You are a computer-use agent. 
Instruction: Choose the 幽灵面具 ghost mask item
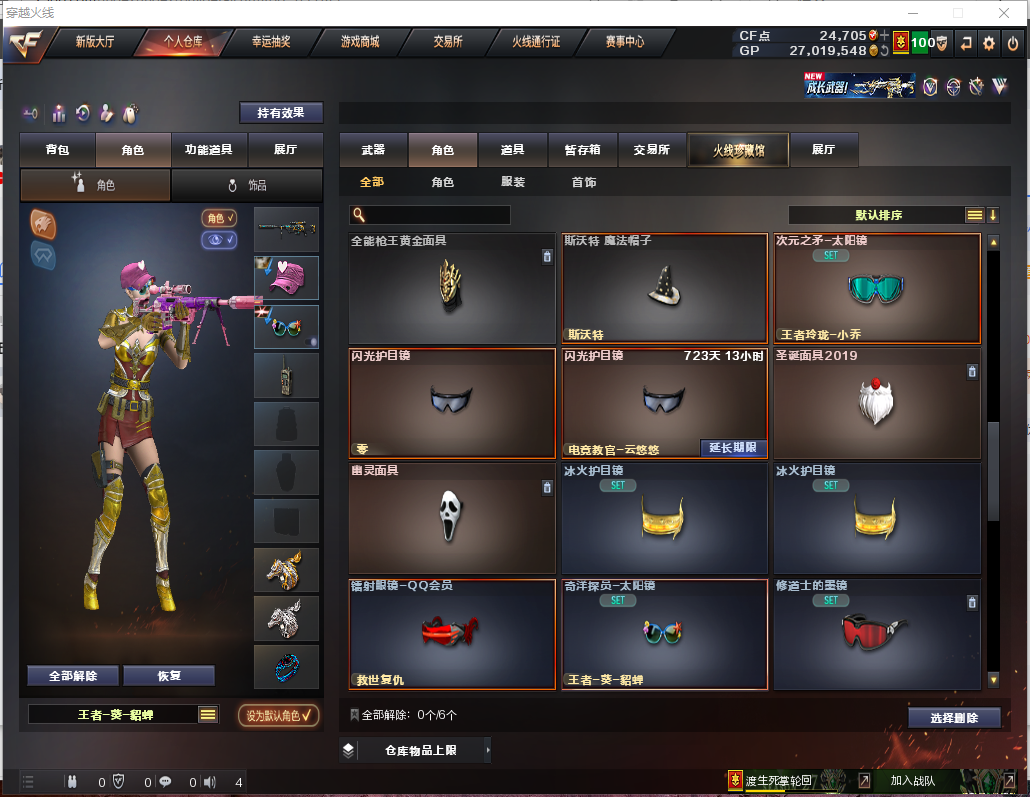(451, 518)
